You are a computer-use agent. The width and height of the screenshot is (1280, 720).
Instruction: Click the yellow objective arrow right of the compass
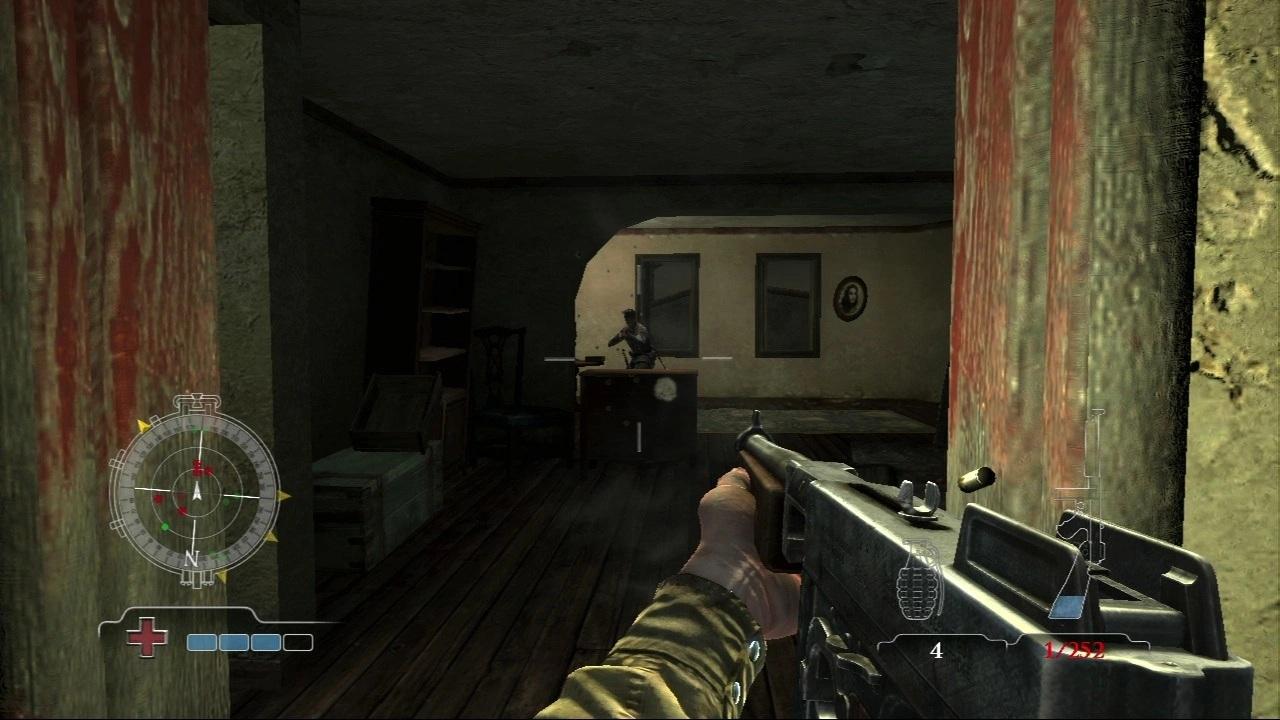(285, 495)
